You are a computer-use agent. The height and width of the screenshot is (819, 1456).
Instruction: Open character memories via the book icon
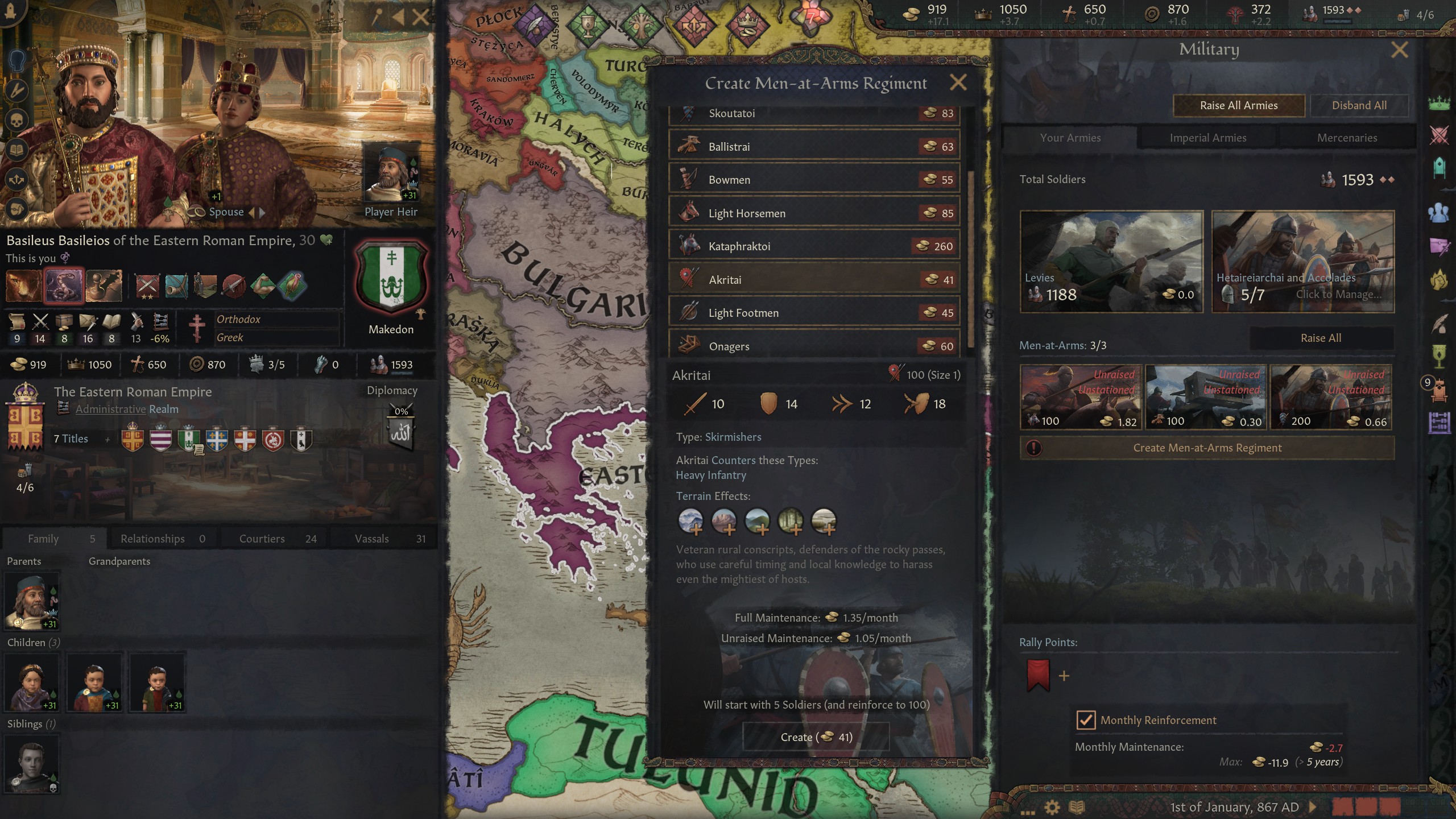(x=17, y=149)
